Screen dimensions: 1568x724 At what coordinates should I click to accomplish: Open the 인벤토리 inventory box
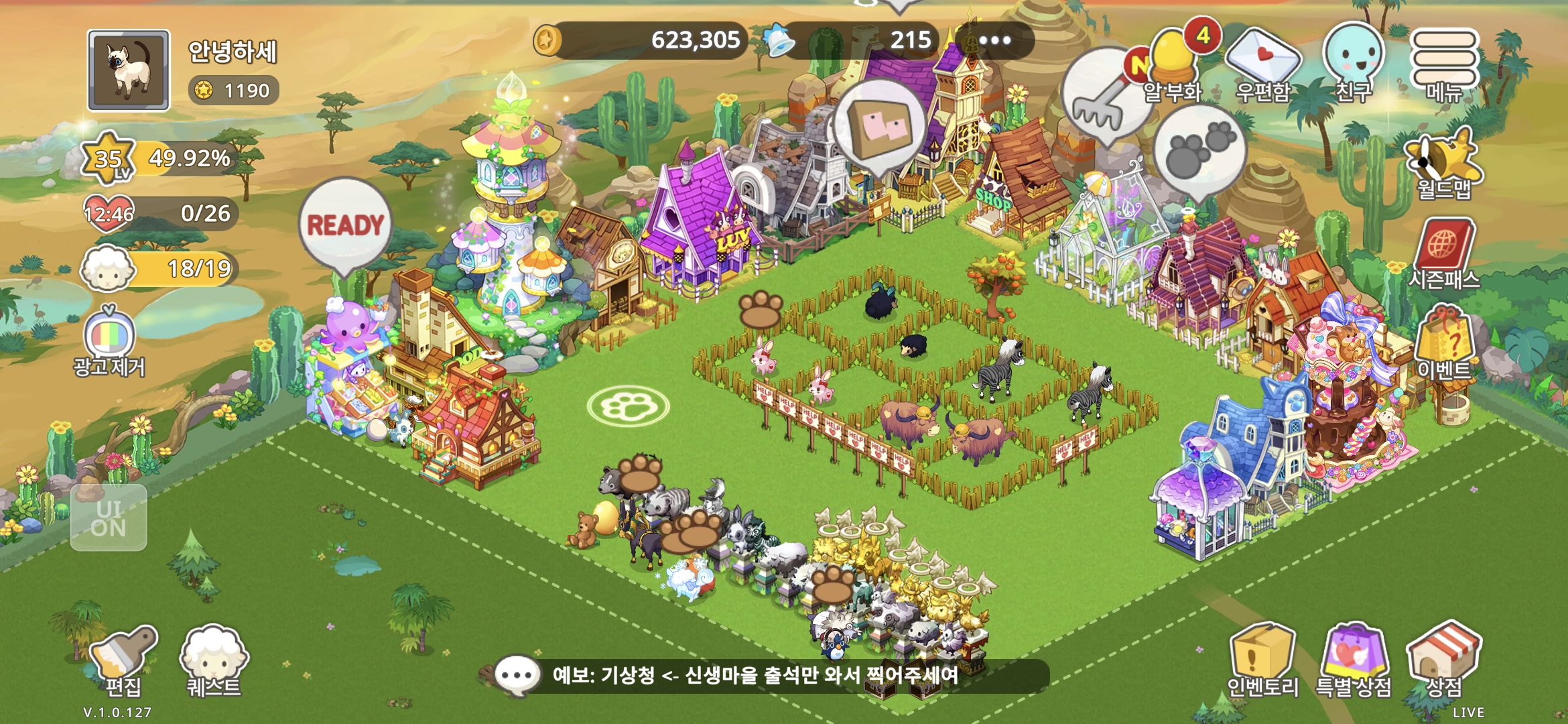coord(1261,658)
